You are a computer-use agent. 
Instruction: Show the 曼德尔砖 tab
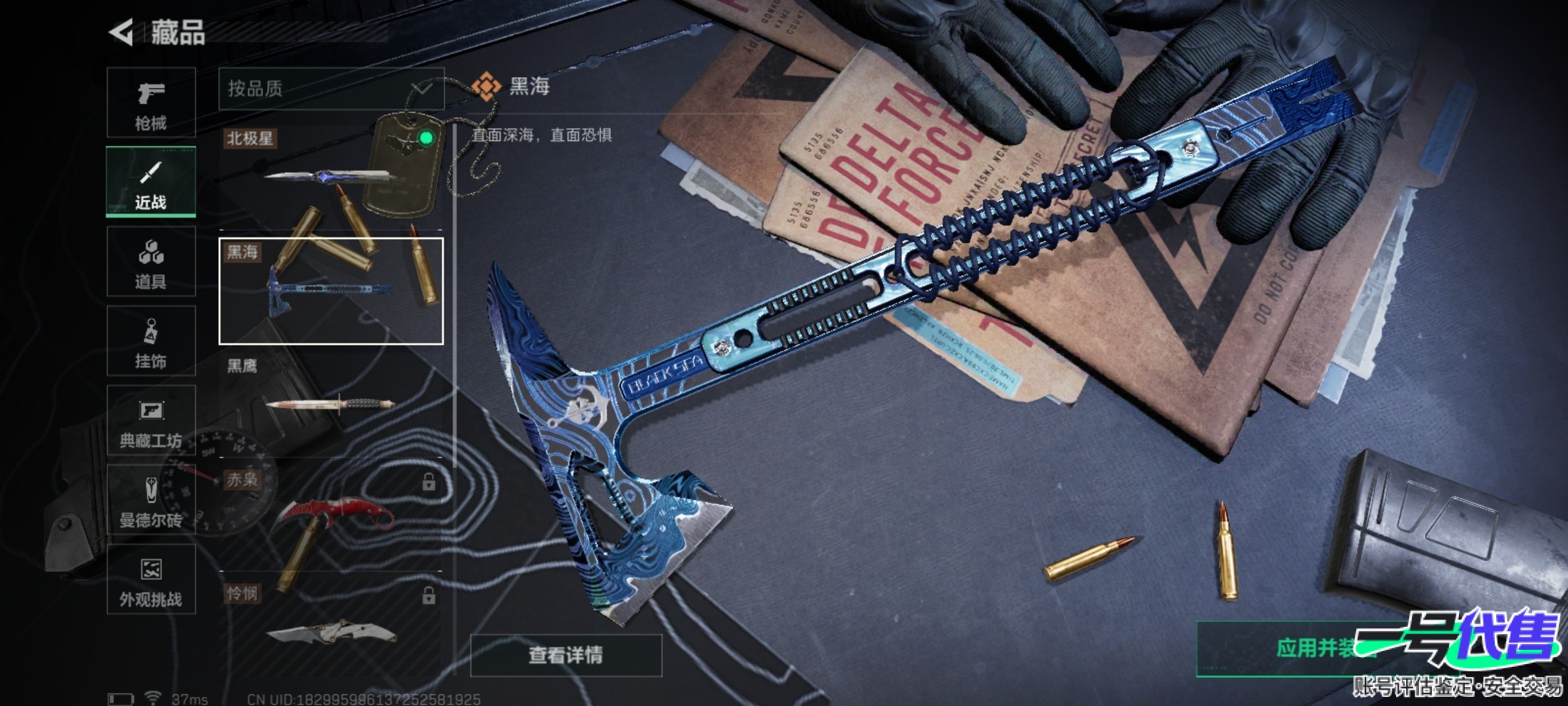click(x=151, y=500)
